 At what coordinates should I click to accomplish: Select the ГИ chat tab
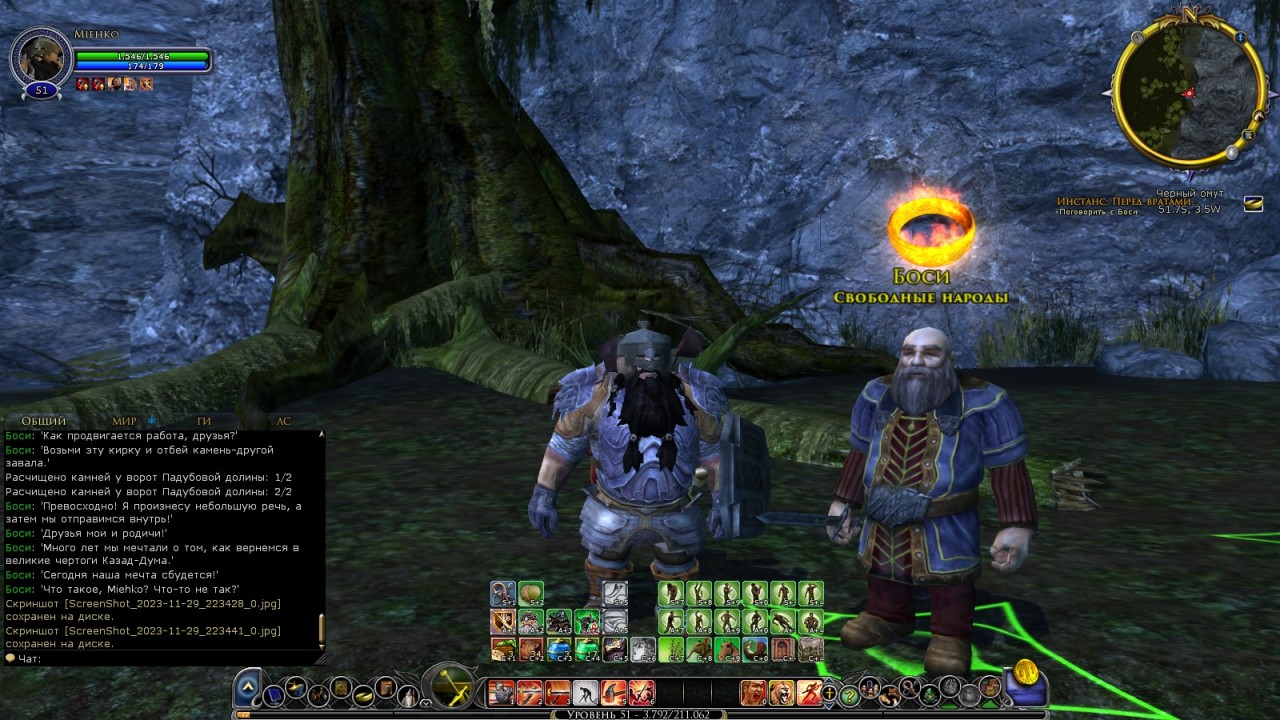pyautogui.click(x=204, y=421)
